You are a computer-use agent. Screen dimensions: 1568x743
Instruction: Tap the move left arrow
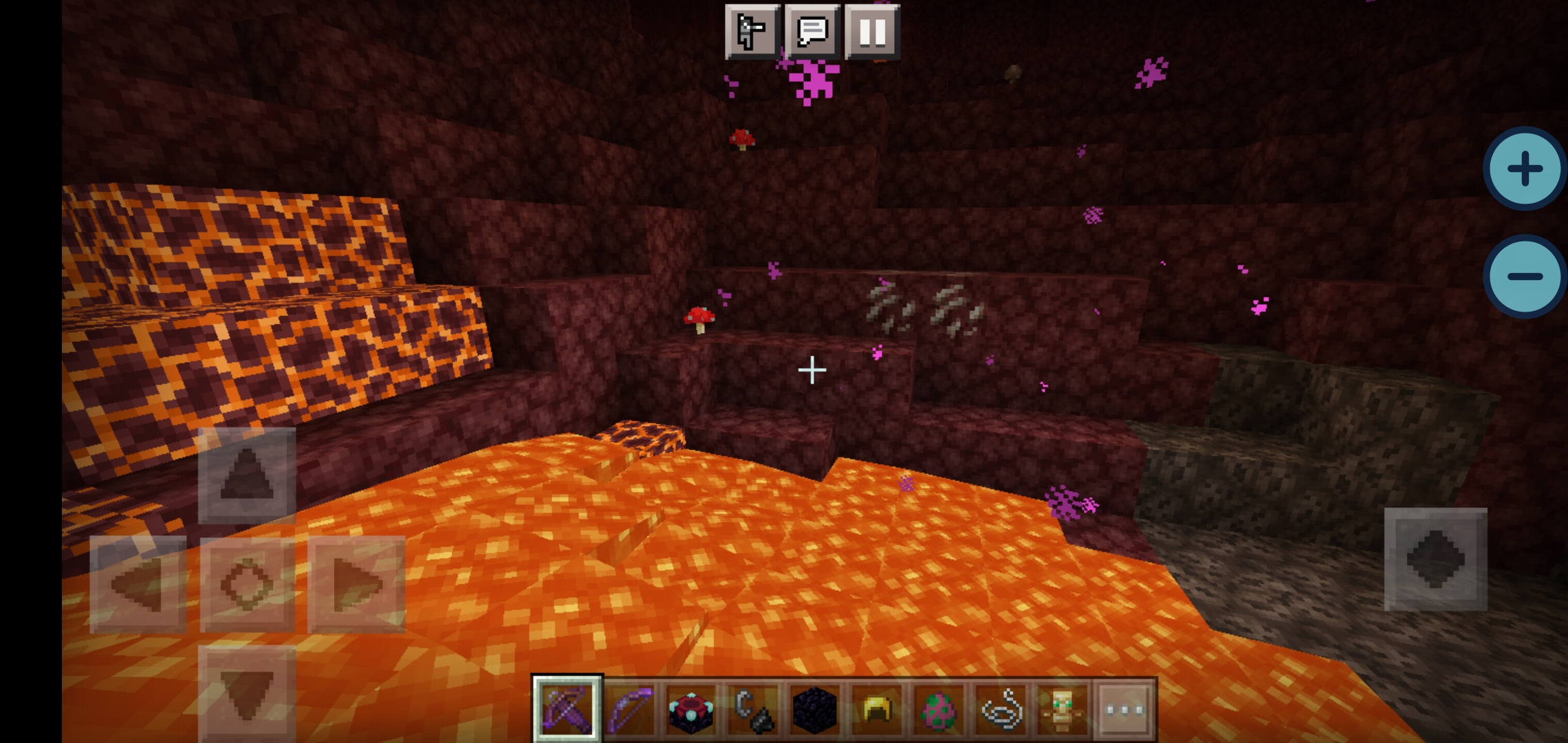click(138, 585)
